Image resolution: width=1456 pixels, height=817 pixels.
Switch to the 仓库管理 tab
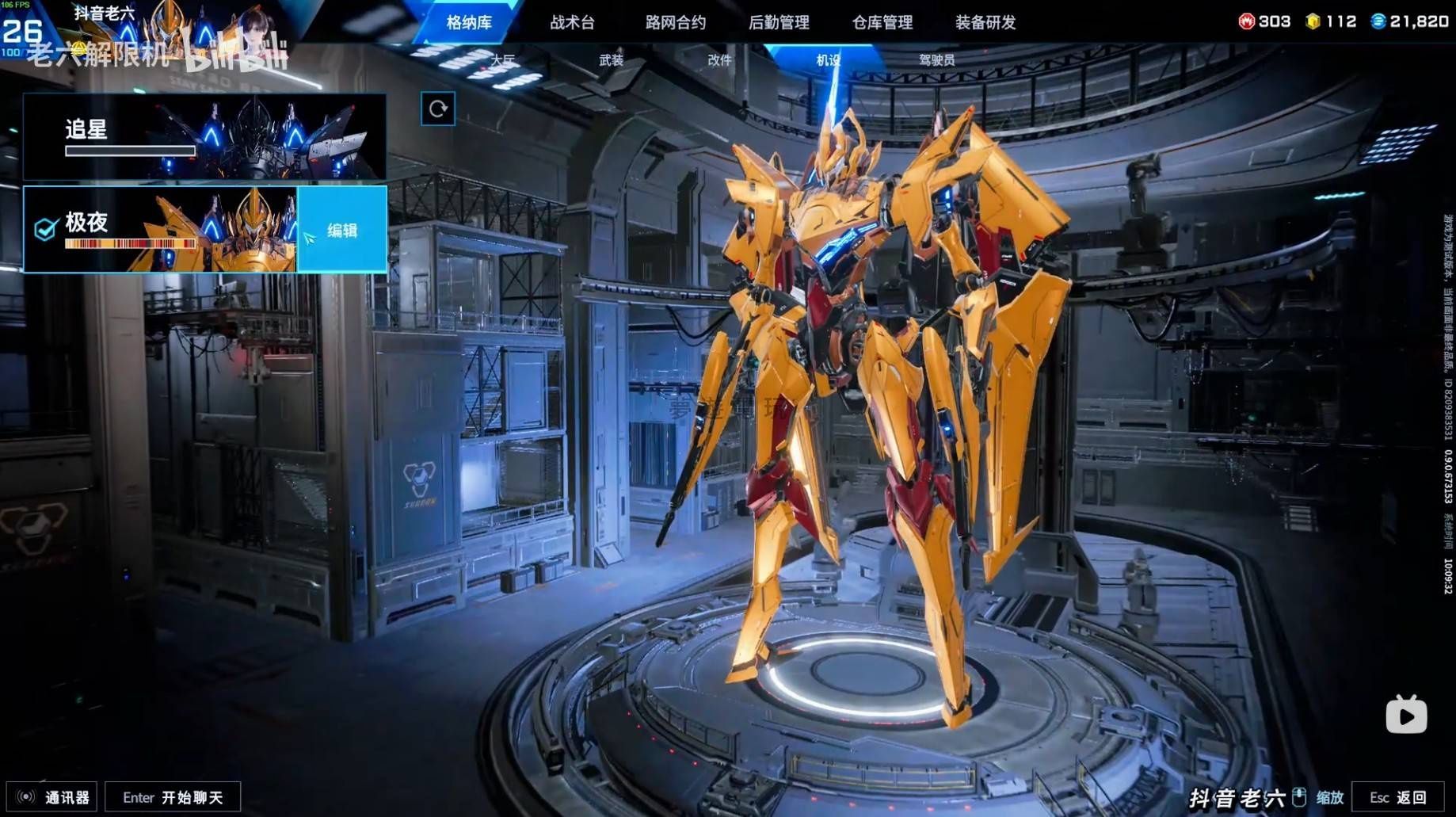882,22
